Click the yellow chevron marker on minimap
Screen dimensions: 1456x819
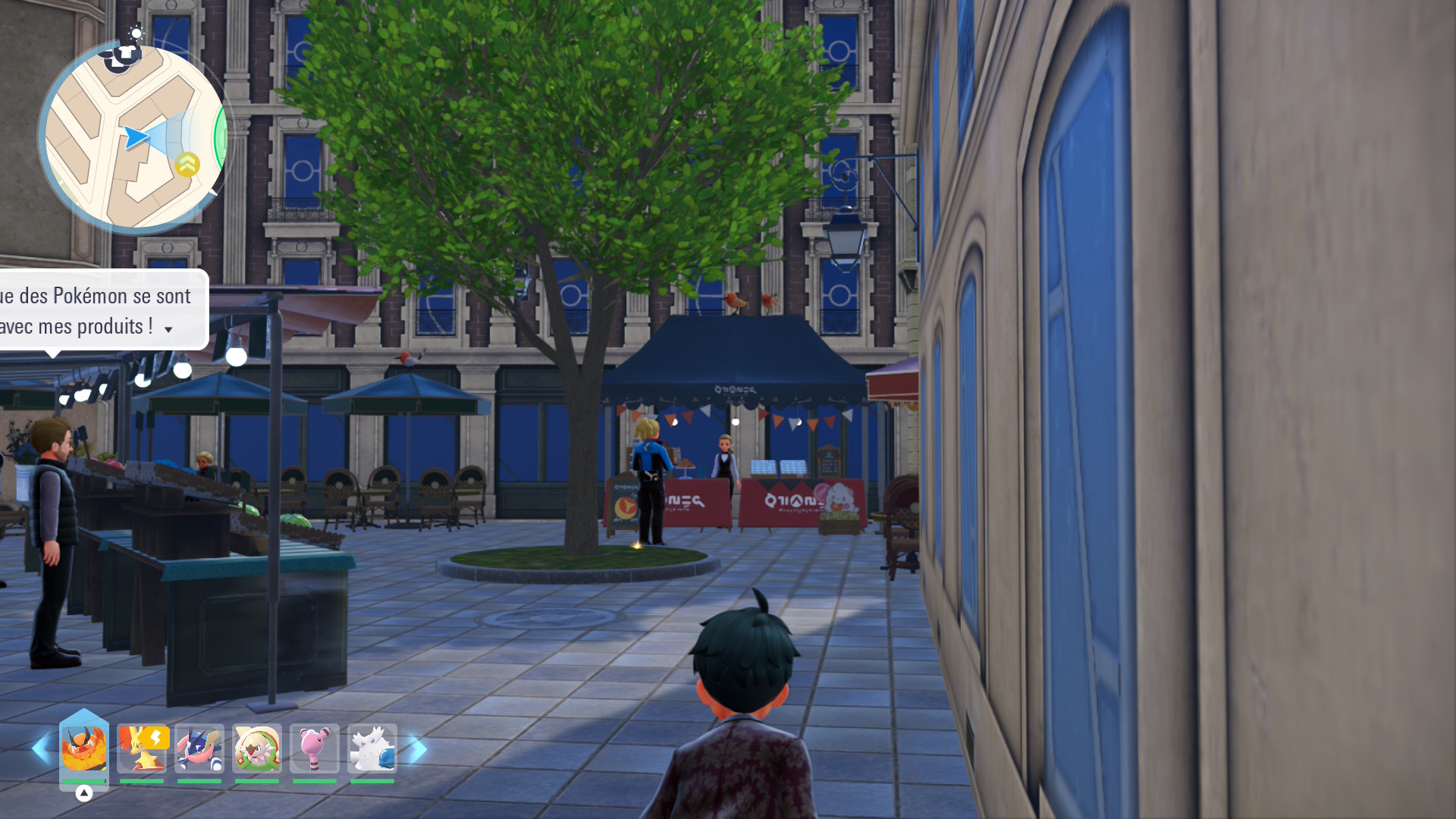coord(187,164)
